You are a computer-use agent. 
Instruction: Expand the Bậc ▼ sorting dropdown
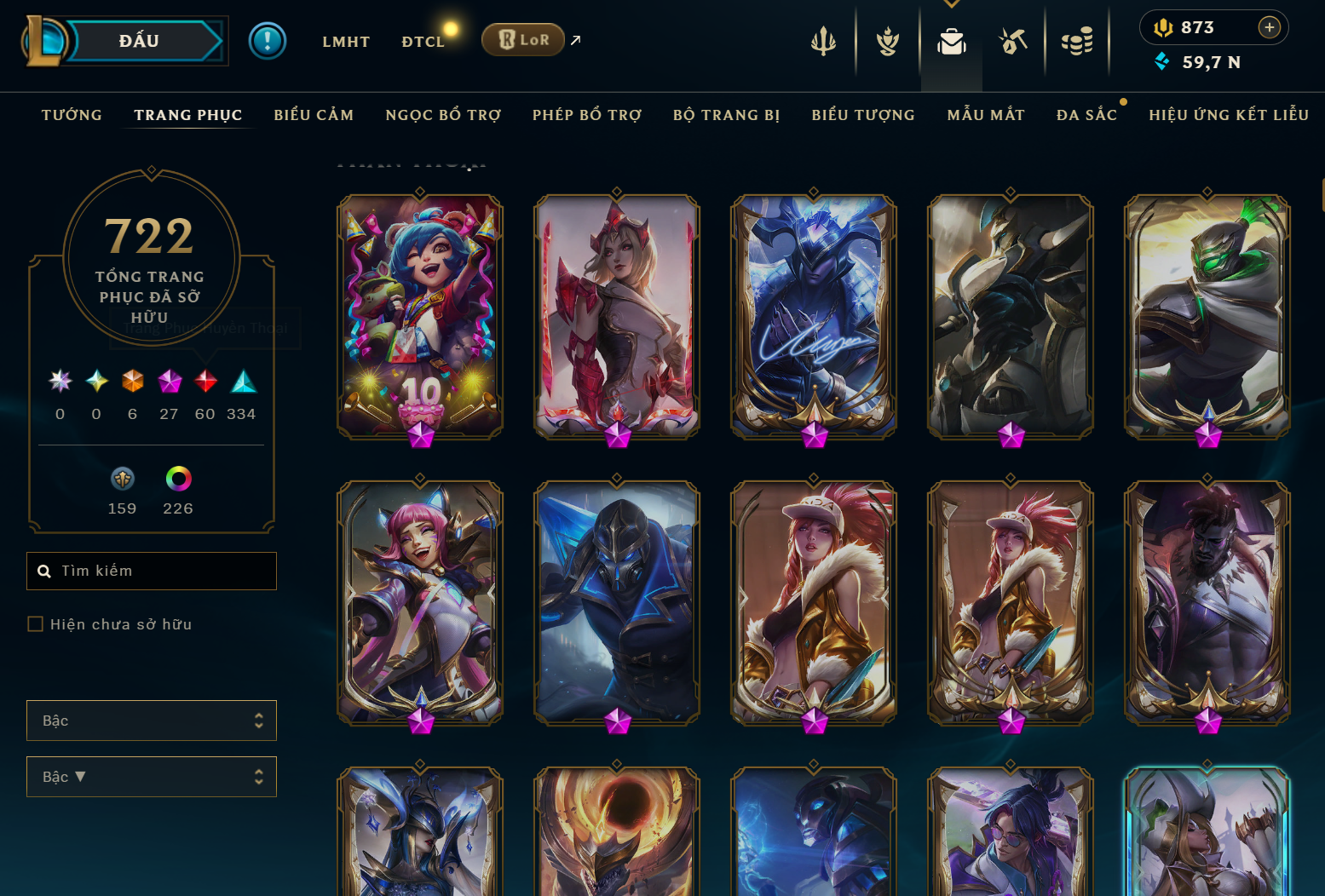152,776
